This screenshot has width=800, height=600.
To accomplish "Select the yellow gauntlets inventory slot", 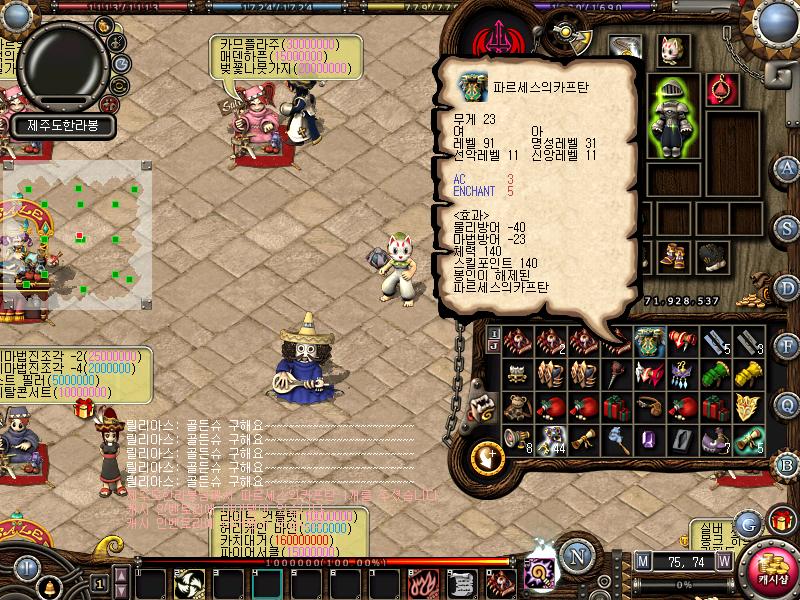I will pyautogui.click(x=747, y=374).
